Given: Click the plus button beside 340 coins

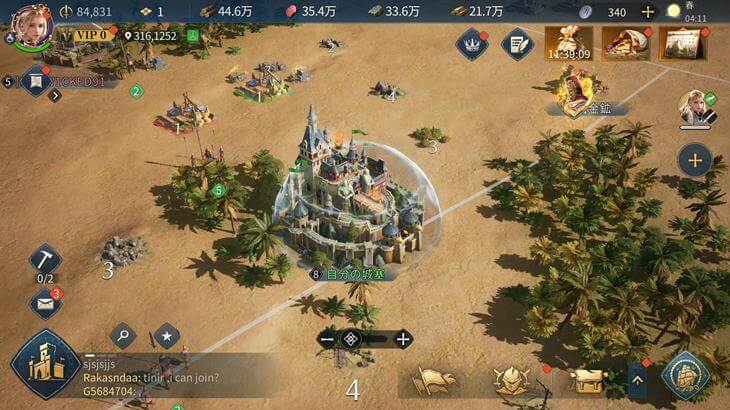Looking at the screenshot, I should point(648,12).
